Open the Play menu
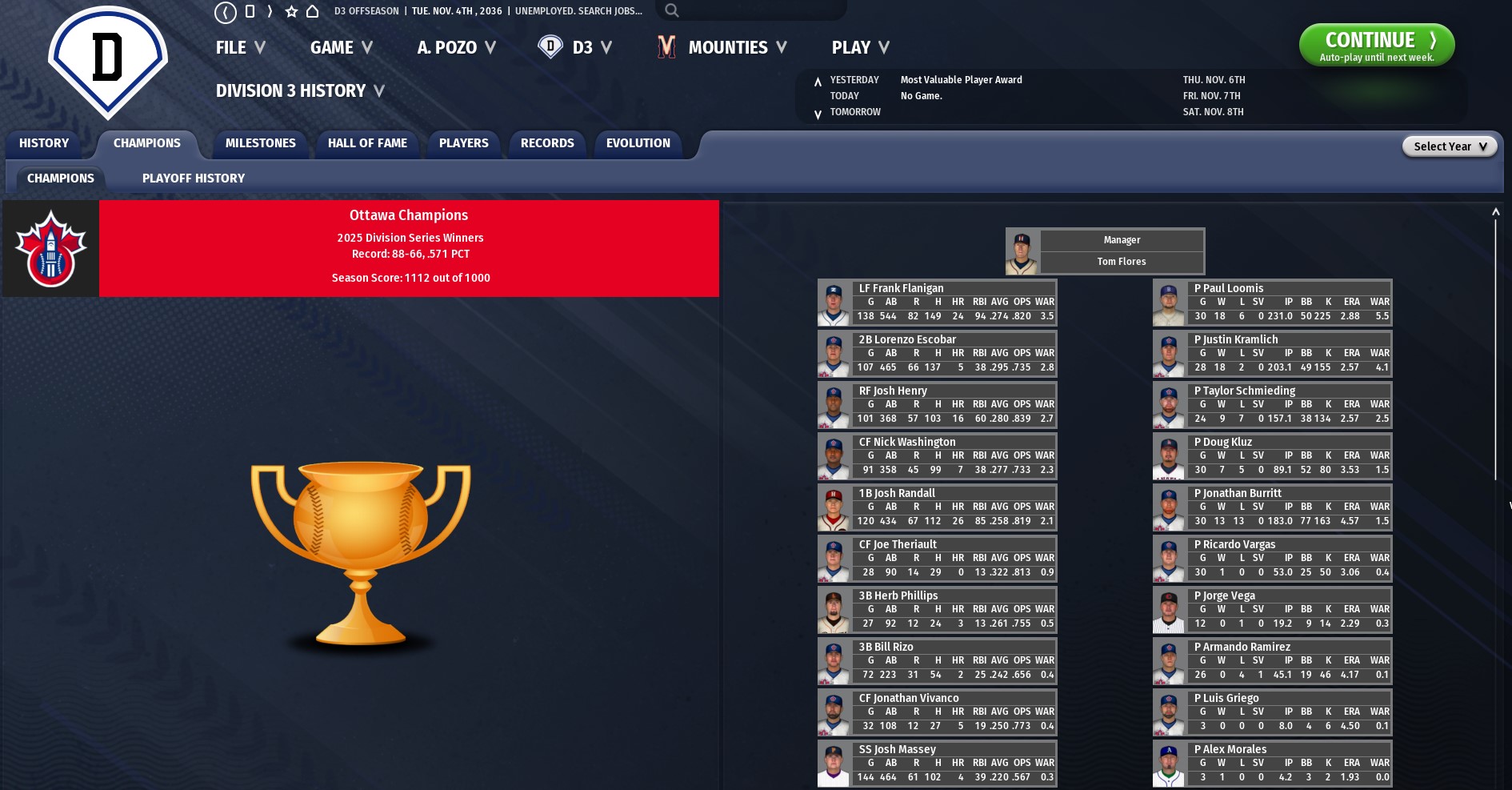This screenshot has height=790, width=1512. pyautogui.click(x=860, y=48)
